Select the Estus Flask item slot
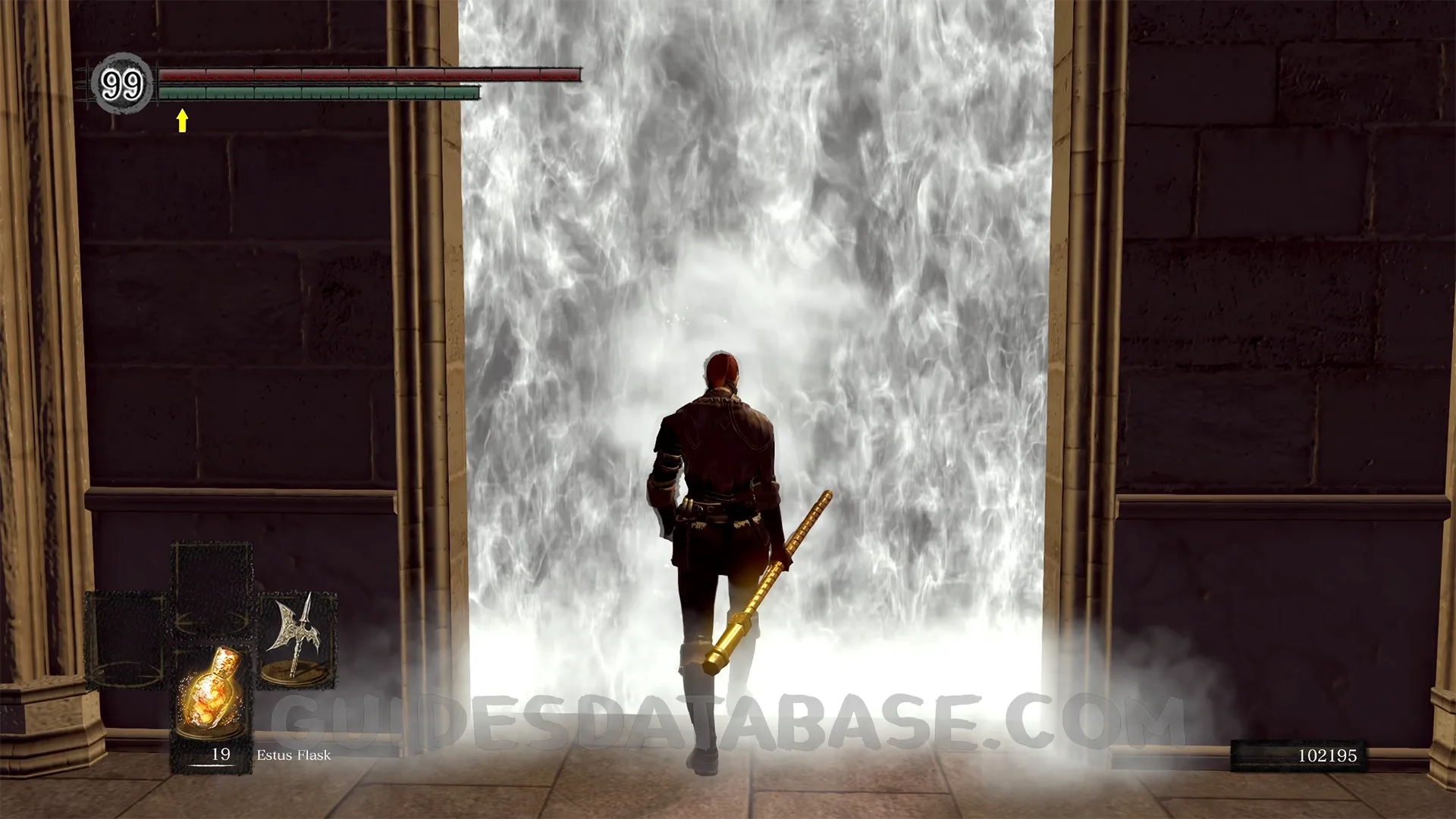1456x819 pixels. click(x=212, y=695)
